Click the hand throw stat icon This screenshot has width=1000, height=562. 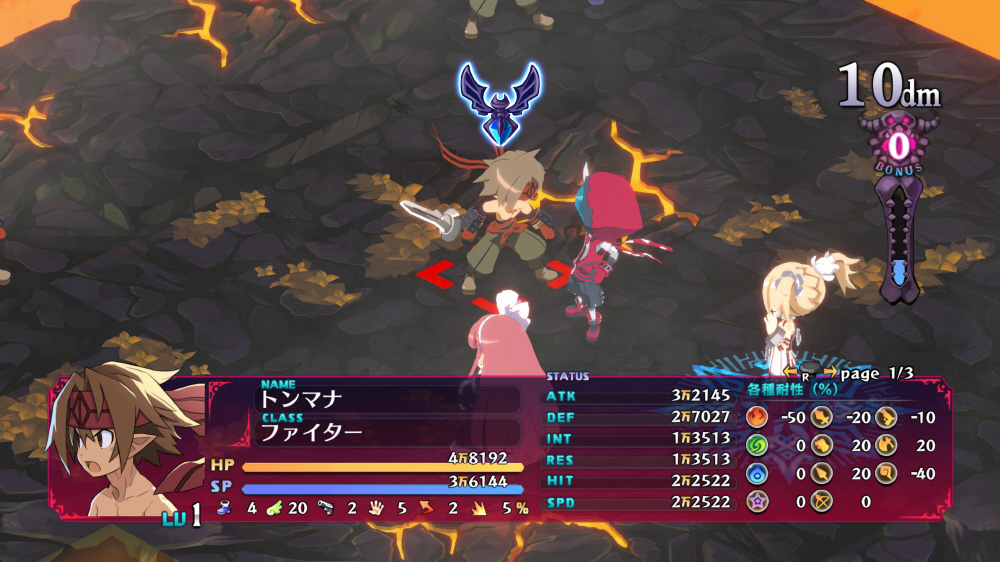pos(377,508)
